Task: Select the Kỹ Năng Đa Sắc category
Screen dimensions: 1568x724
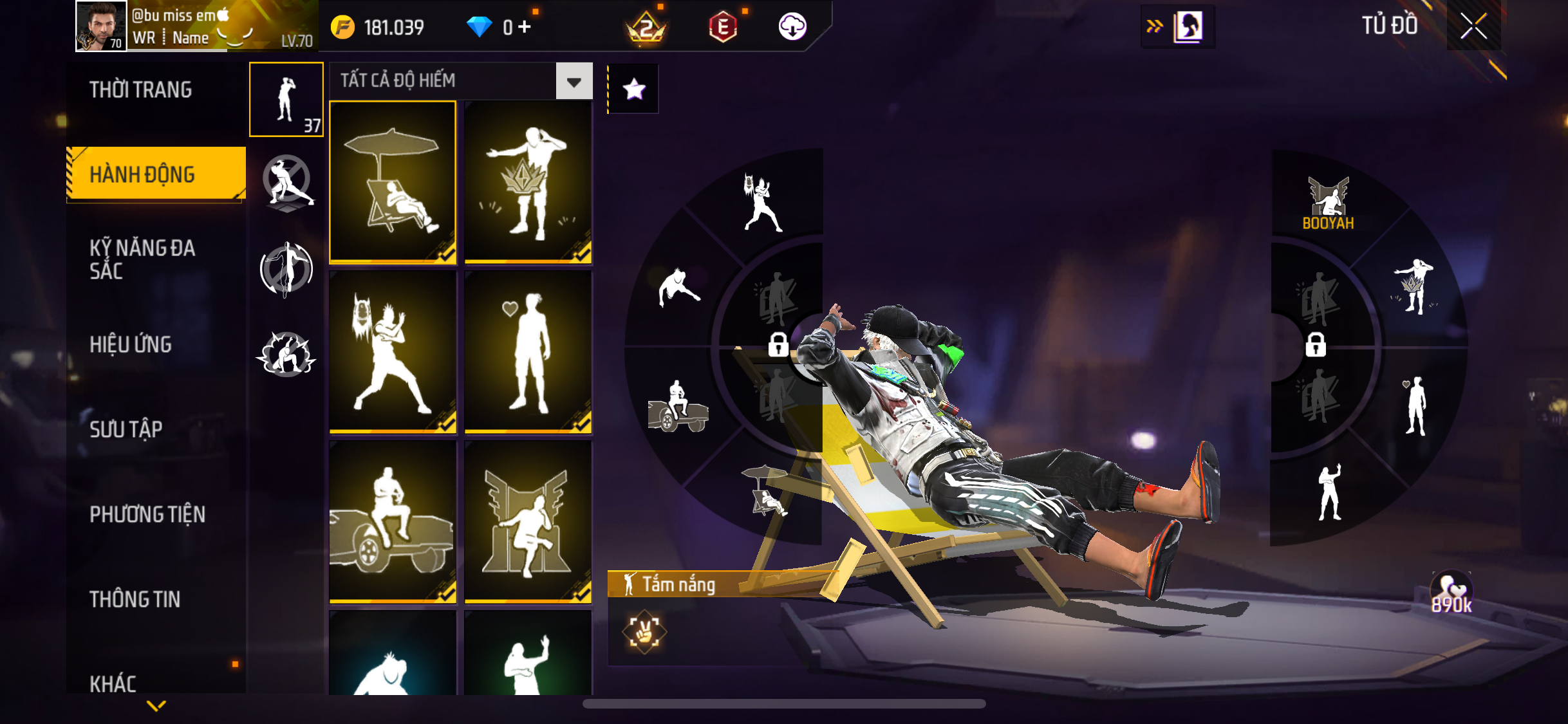Action: pos(142,259)
